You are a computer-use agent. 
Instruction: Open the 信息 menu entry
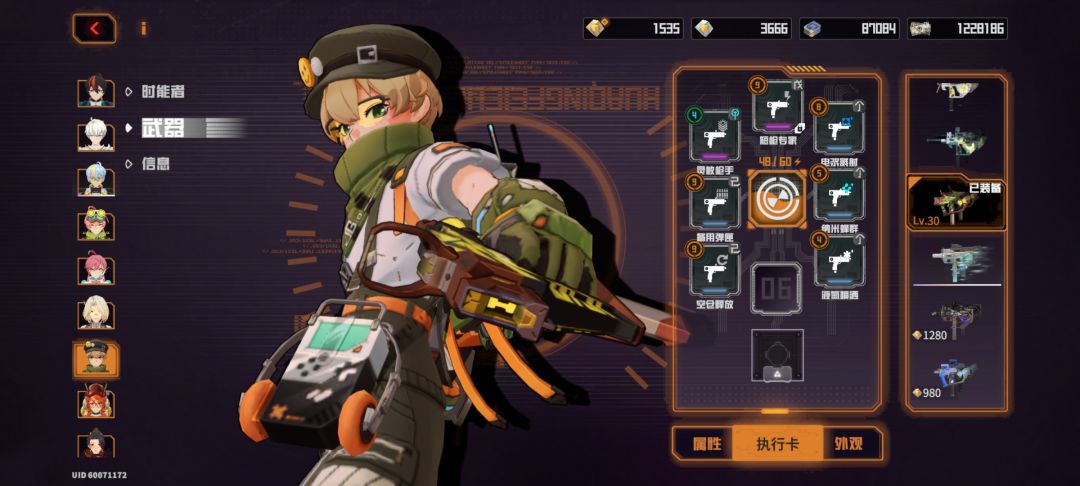point(155,163)
